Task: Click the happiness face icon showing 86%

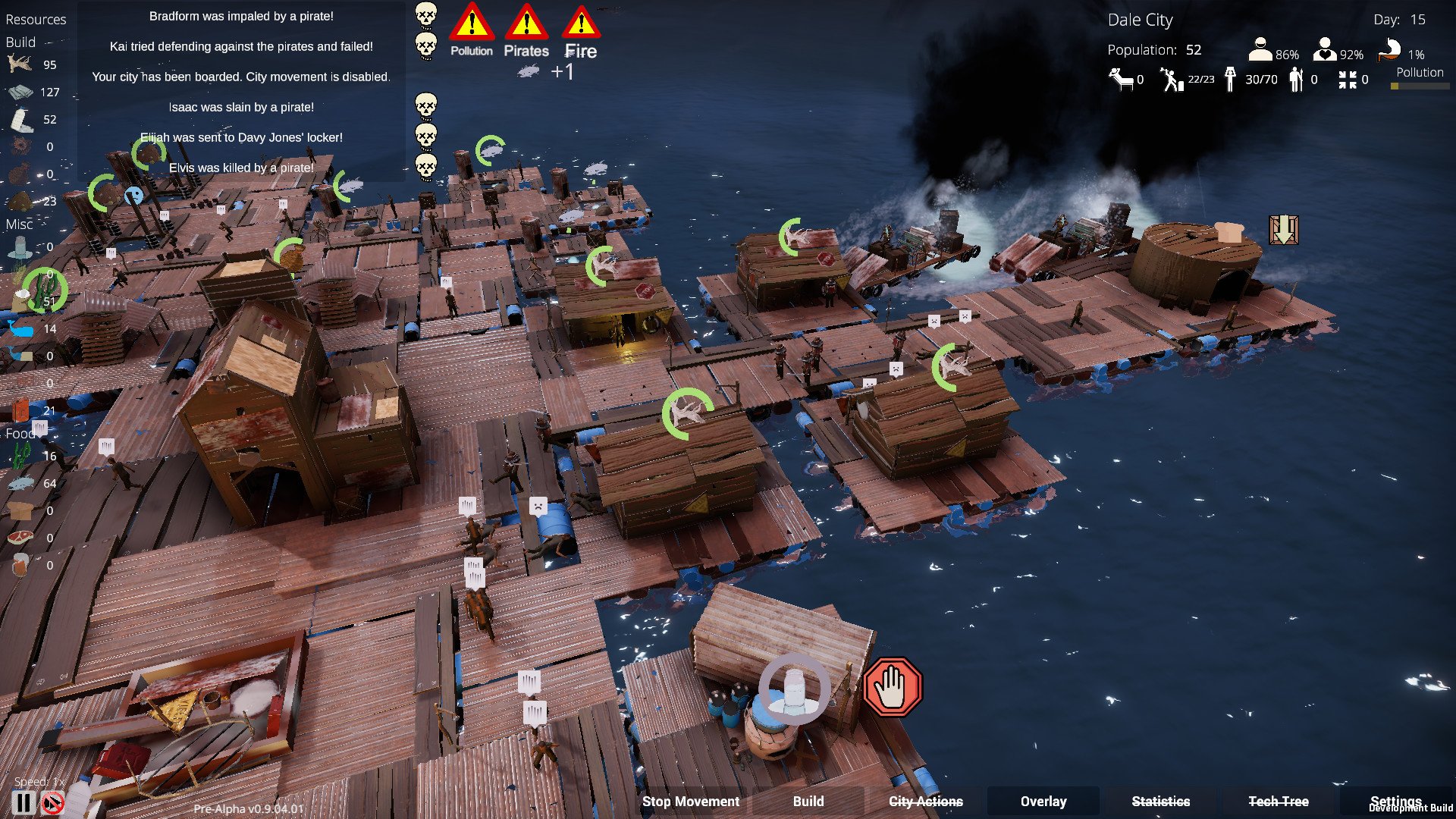Action: click(x=1260, y=50)
